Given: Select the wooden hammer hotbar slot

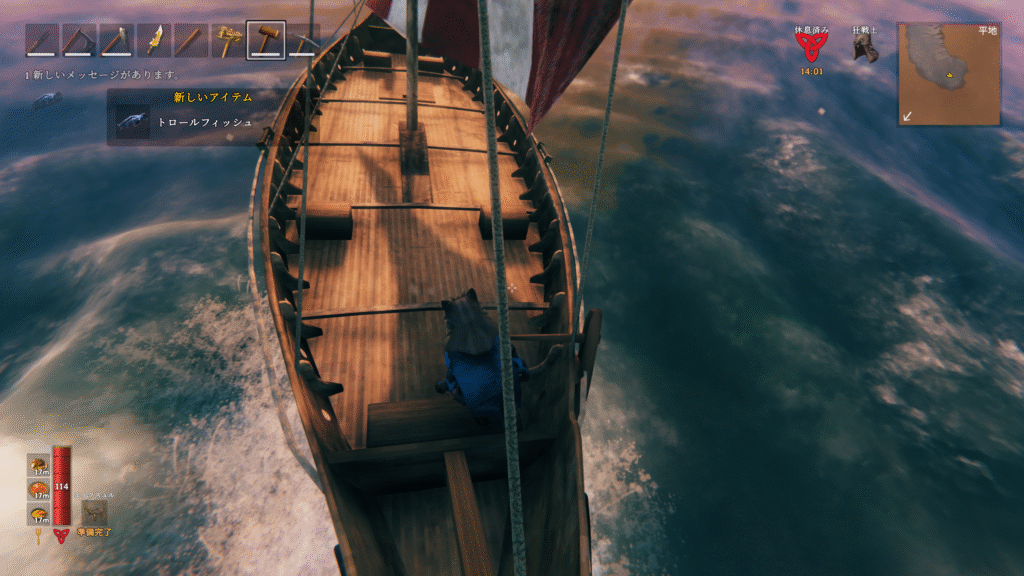Looking at the screenshot, I should (266, 40).
